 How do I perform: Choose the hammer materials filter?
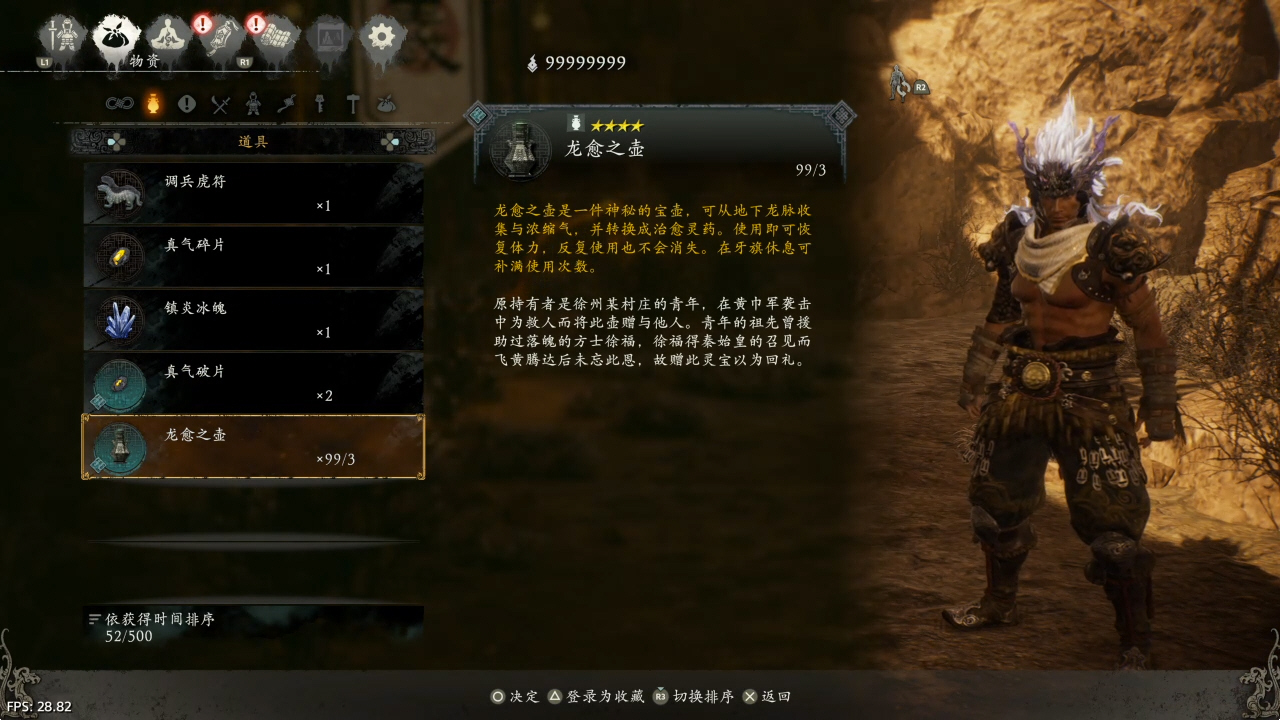pos(353,103)
